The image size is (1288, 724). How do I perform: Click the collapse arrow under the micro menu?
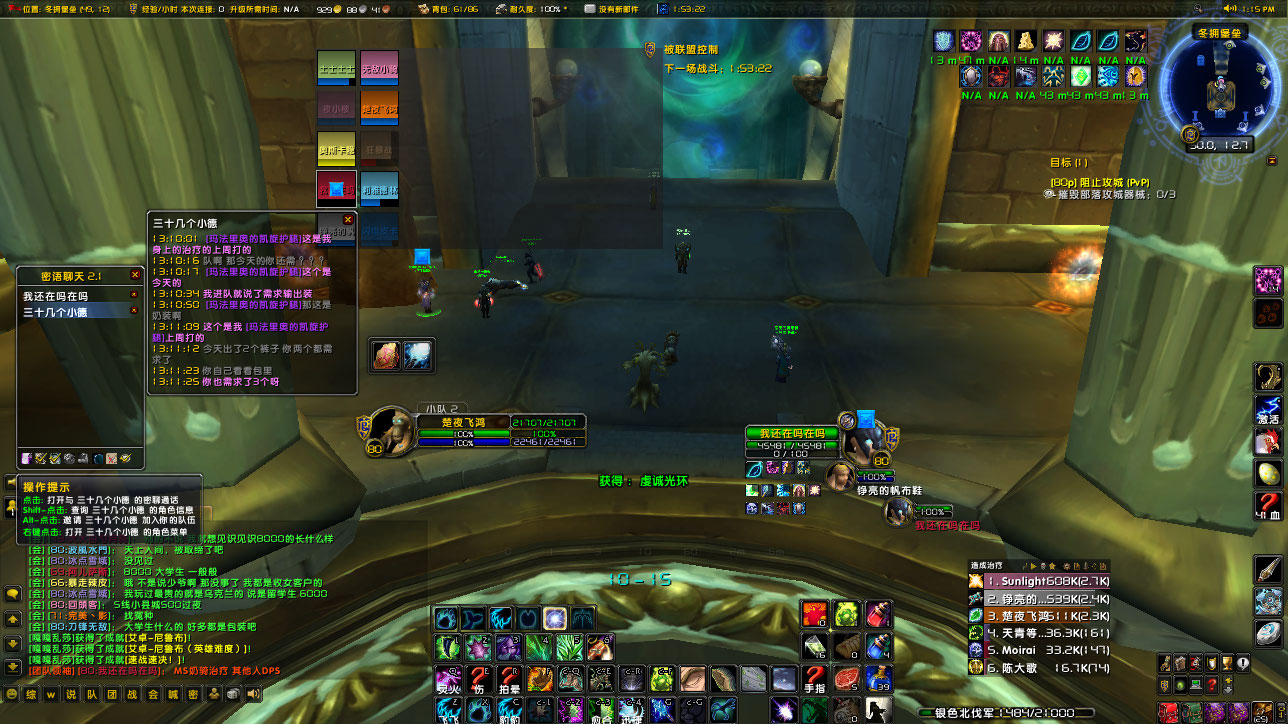point(1228,684)
